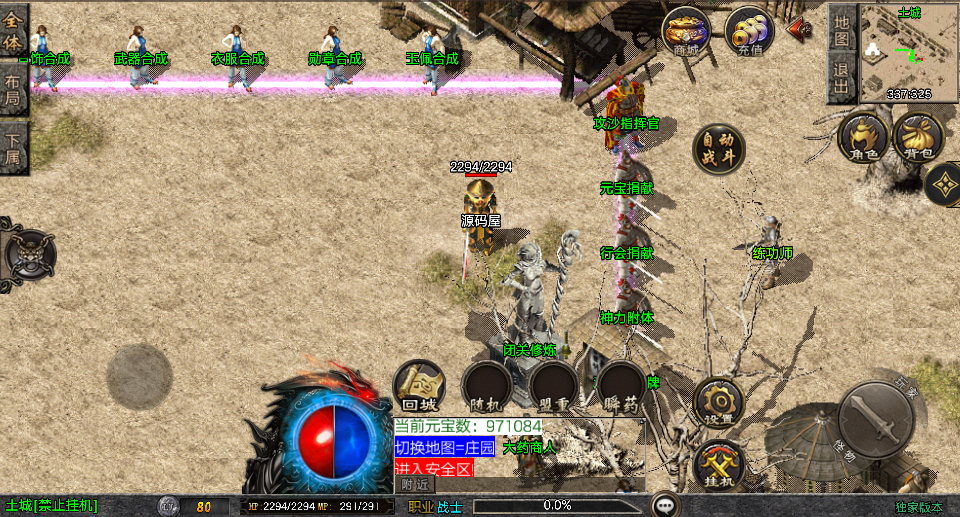Open the chat speech bubble

pyautogui.click(x=665, y=505)
